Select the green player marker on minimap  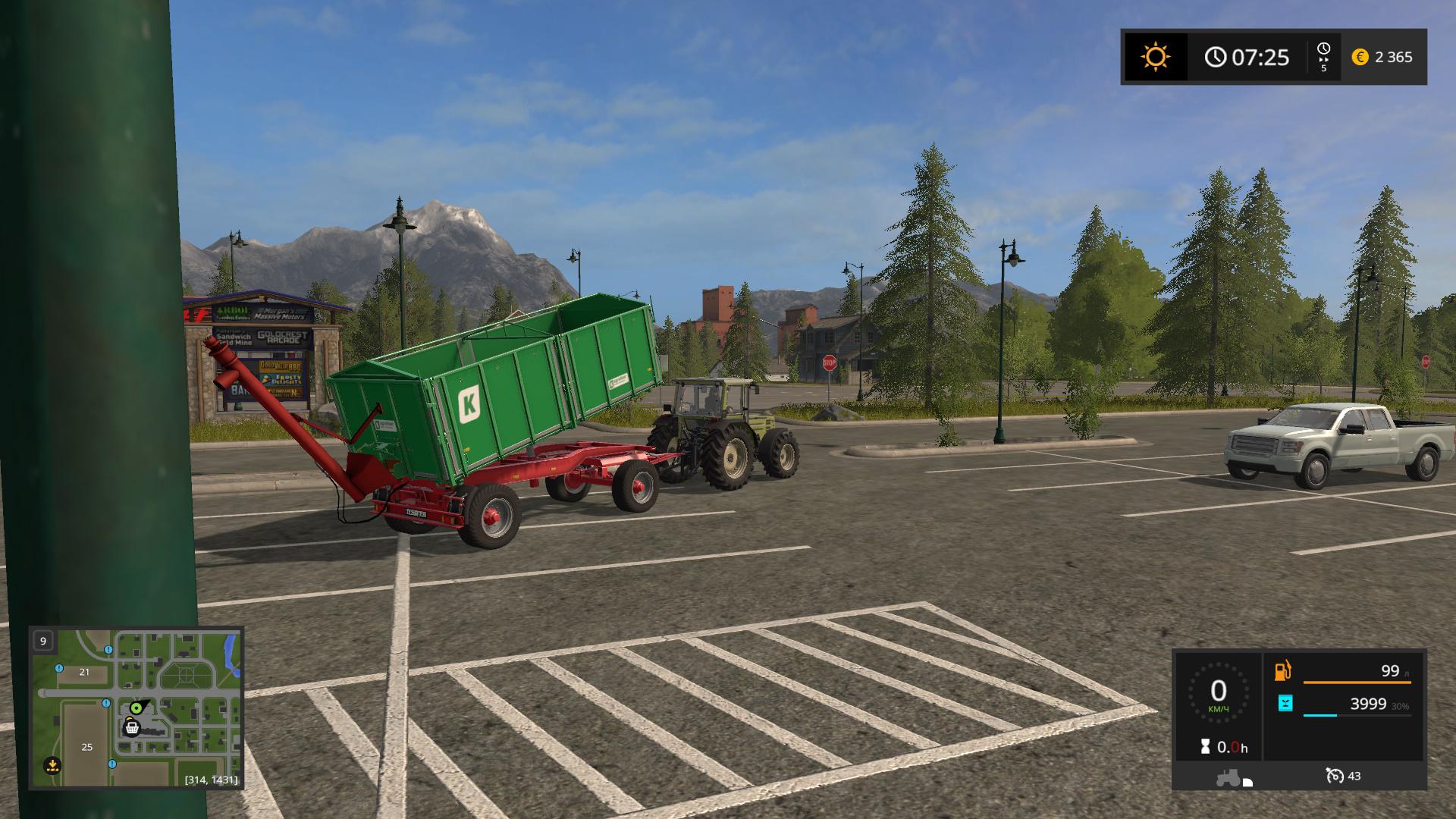coord(136,708)
